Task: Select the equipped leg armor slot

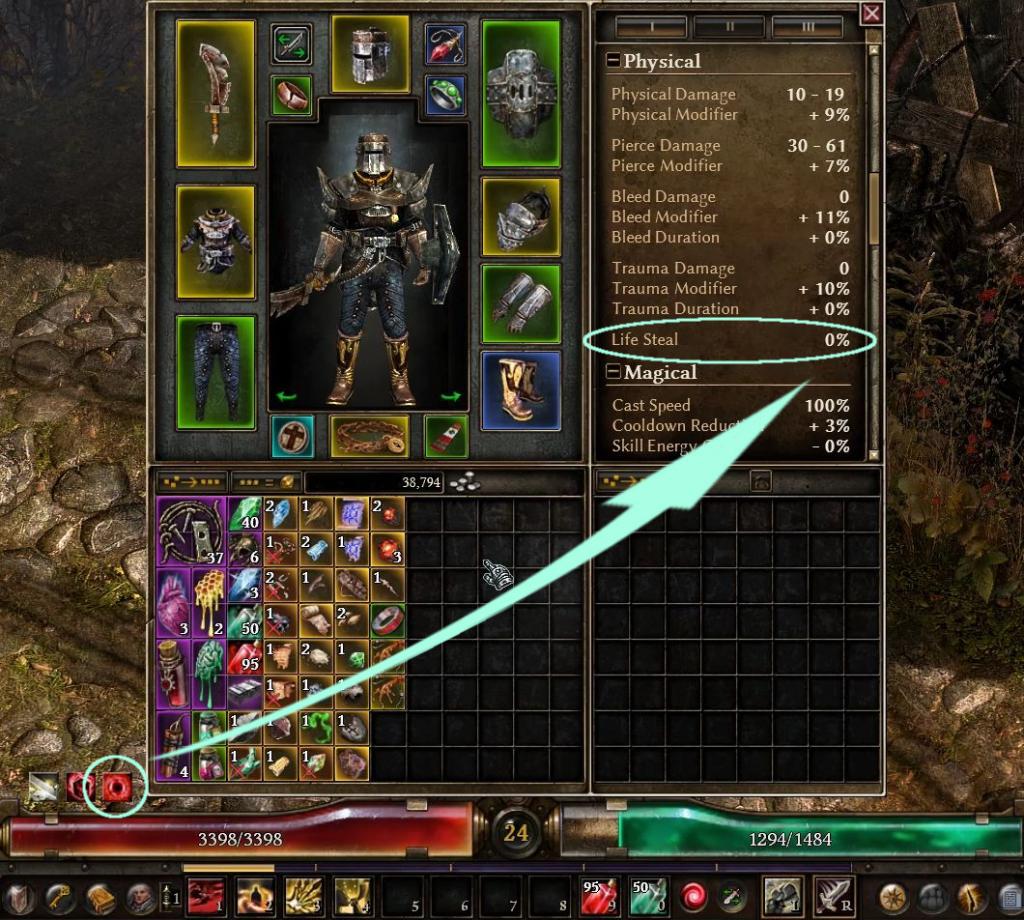Action: coord(216,367)
